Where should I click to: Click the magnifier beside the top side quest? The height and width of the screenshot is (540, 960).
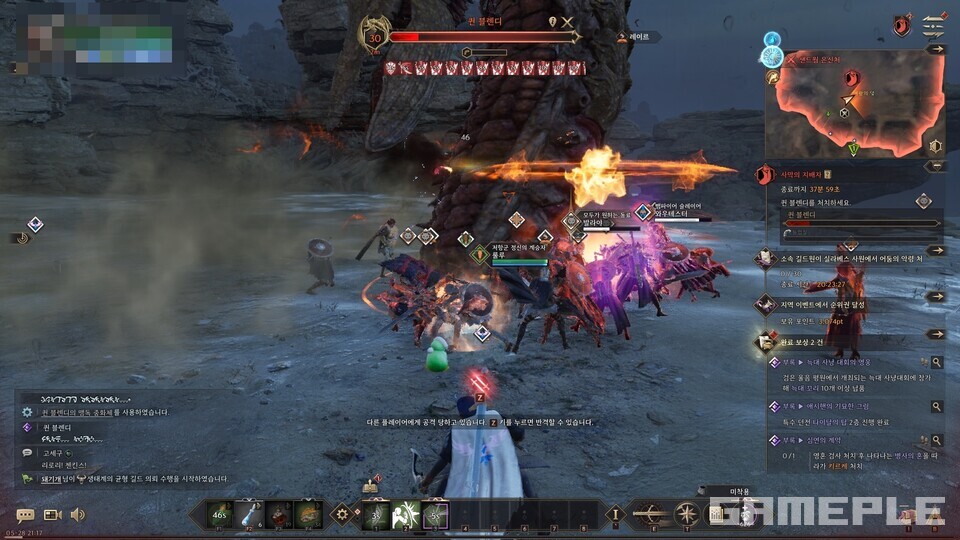pos(936,362)
